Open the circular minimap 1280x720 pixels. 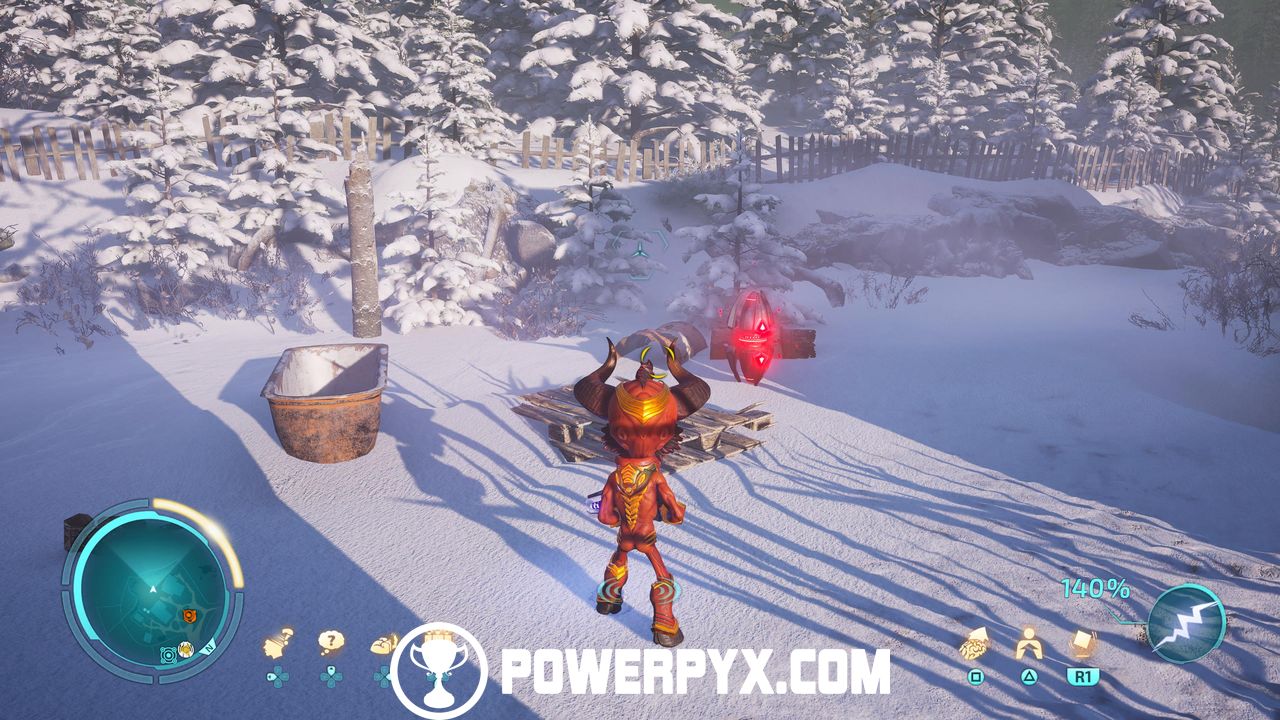(x=151, y=589)
